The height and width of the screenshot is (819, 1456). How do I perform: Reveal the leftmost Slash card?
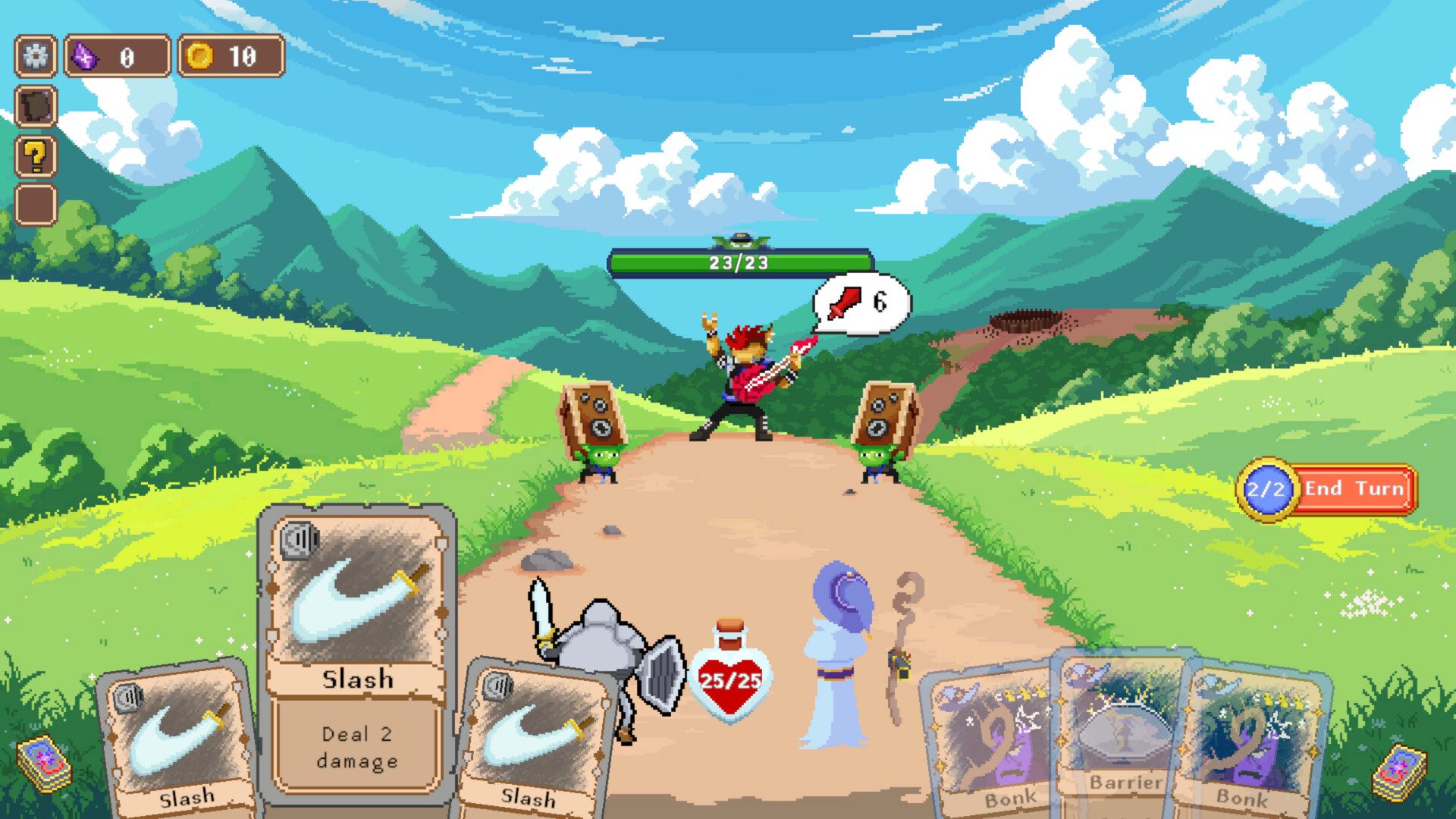(174, 743)
